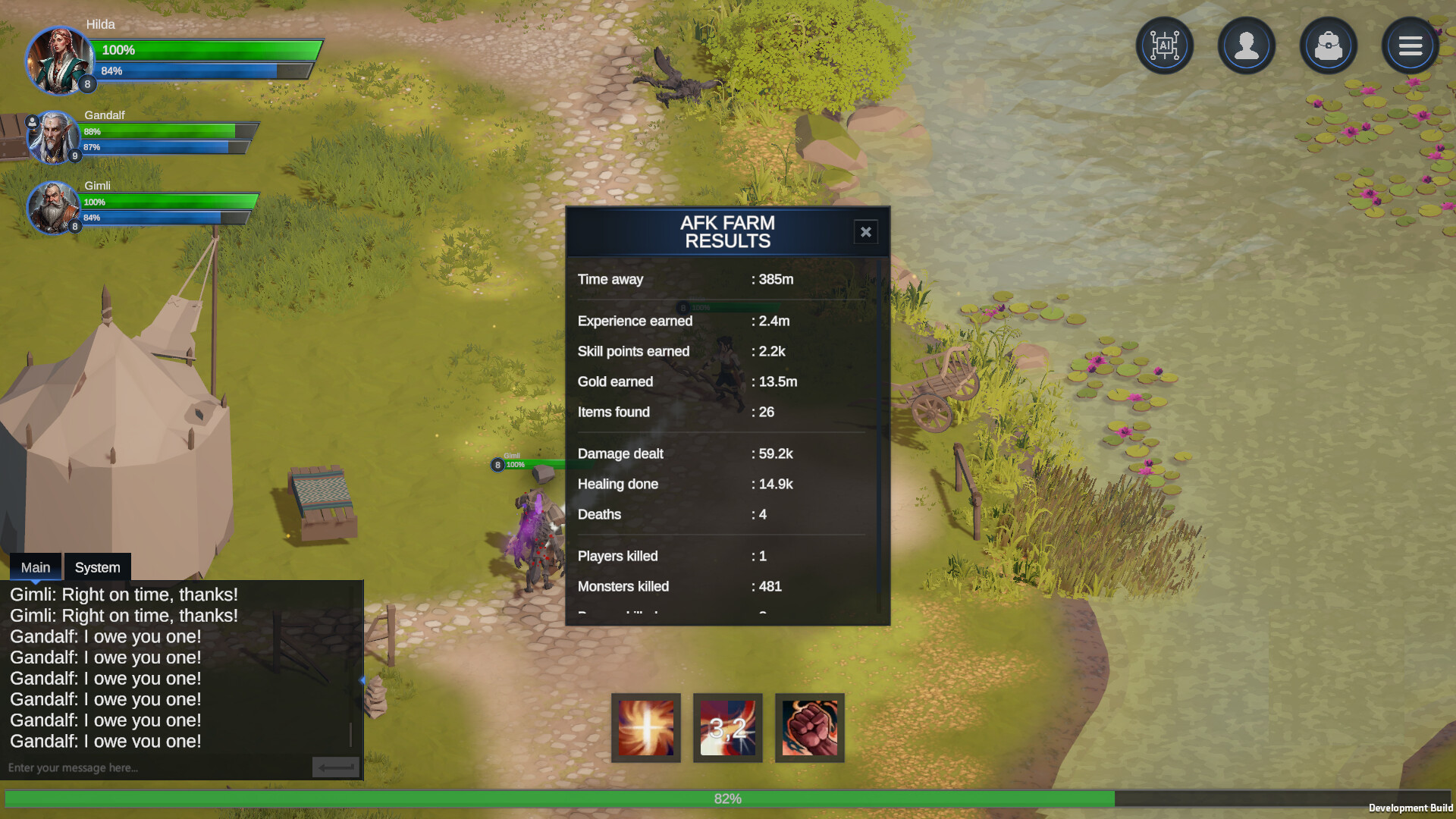Switch to the System chat tab
Viewport: 1456px width, 819px height.
pos(97,566)
